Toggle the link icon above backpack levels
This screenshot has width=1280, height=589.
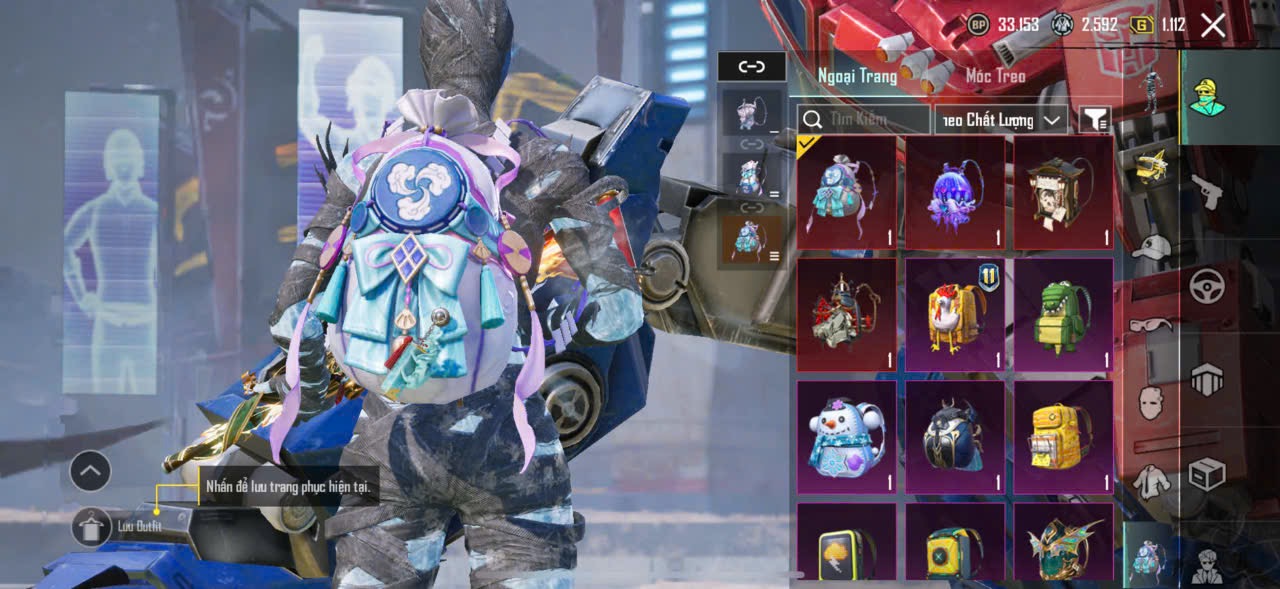[x=751, y=67]
